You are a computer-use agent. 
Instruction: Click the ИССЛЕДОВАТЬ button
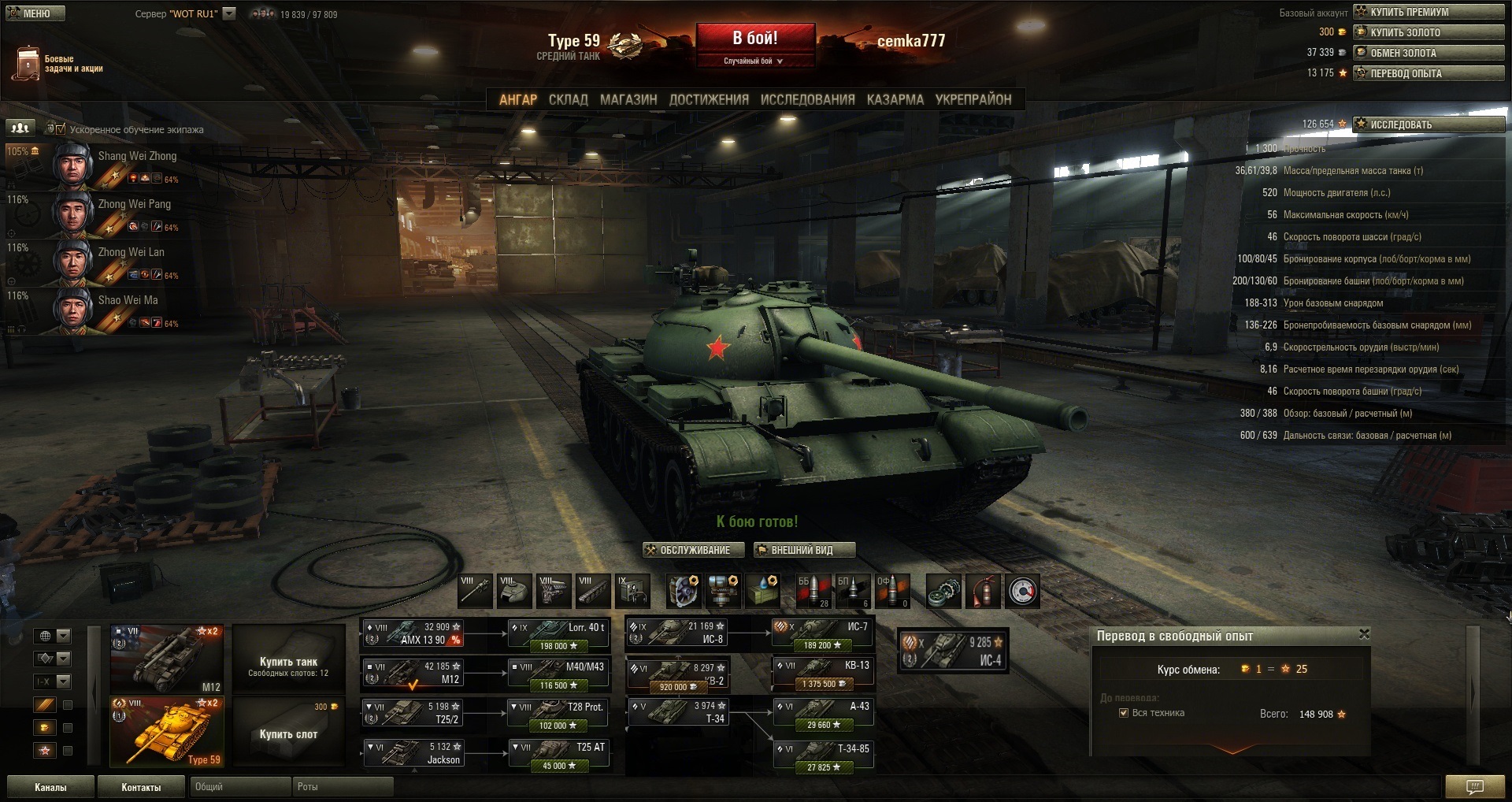[1428, 124]
